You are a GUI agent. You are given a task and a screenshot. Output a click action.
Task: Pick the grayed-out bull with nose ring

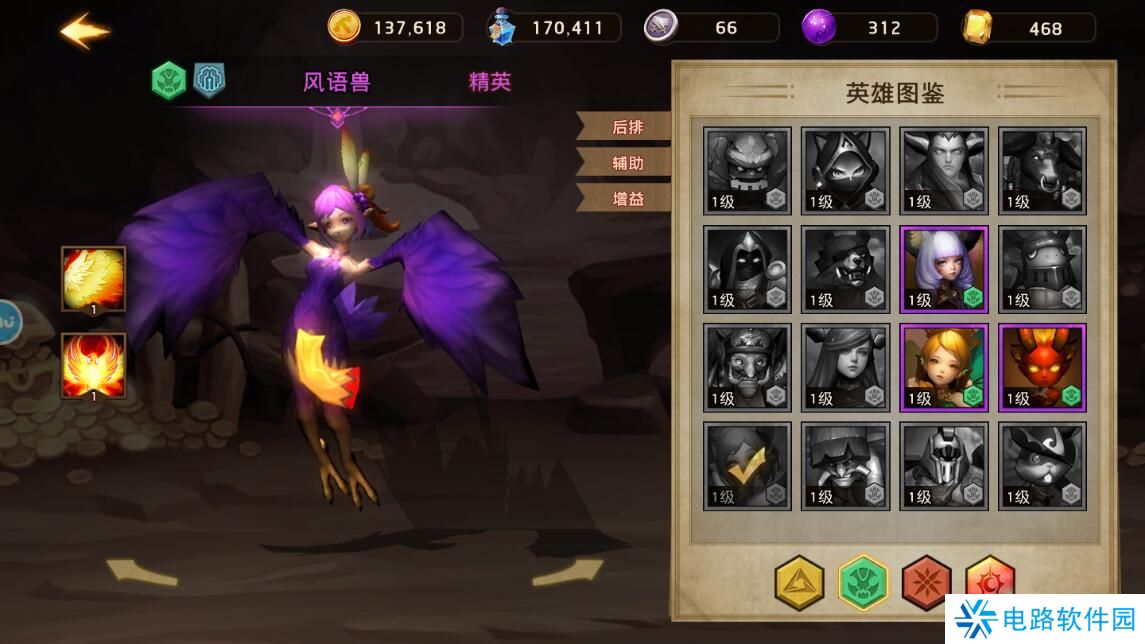click(x=1042, y=171)
